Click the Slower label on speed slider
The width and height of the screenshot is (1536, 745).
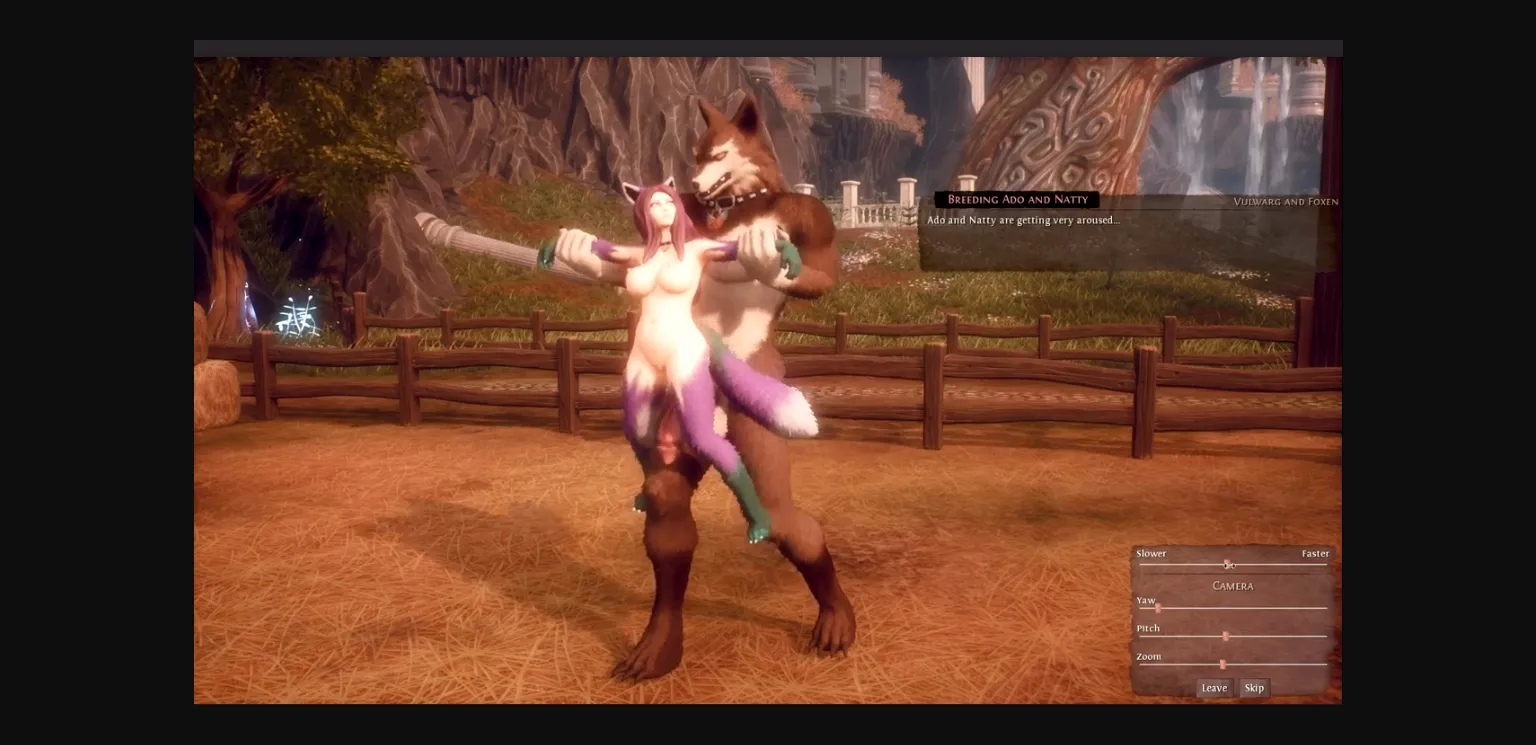tap(1151, 553)
